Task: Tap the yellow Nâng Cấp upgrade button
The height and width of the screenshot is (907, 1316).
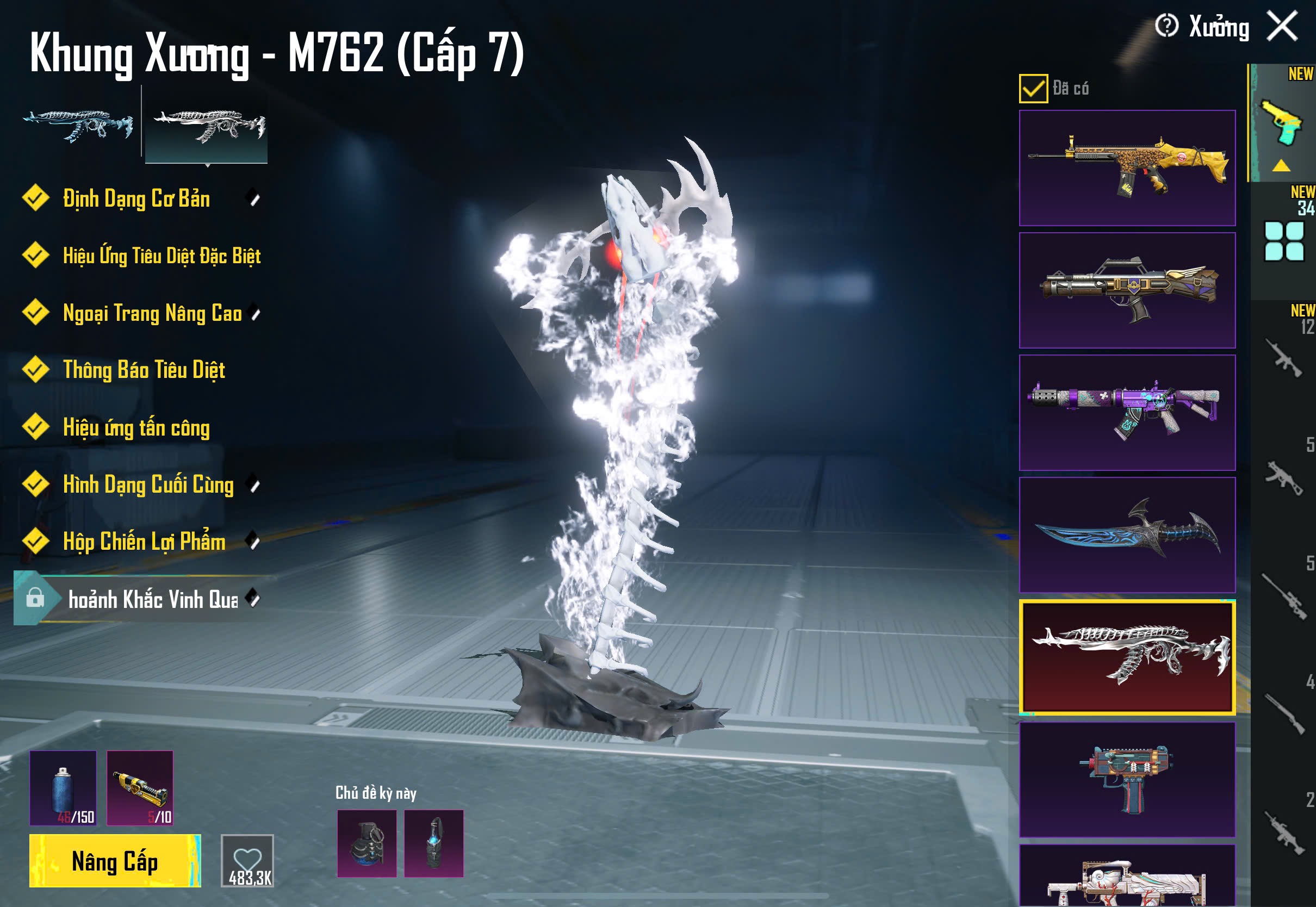Action: [x=115, y=860]
